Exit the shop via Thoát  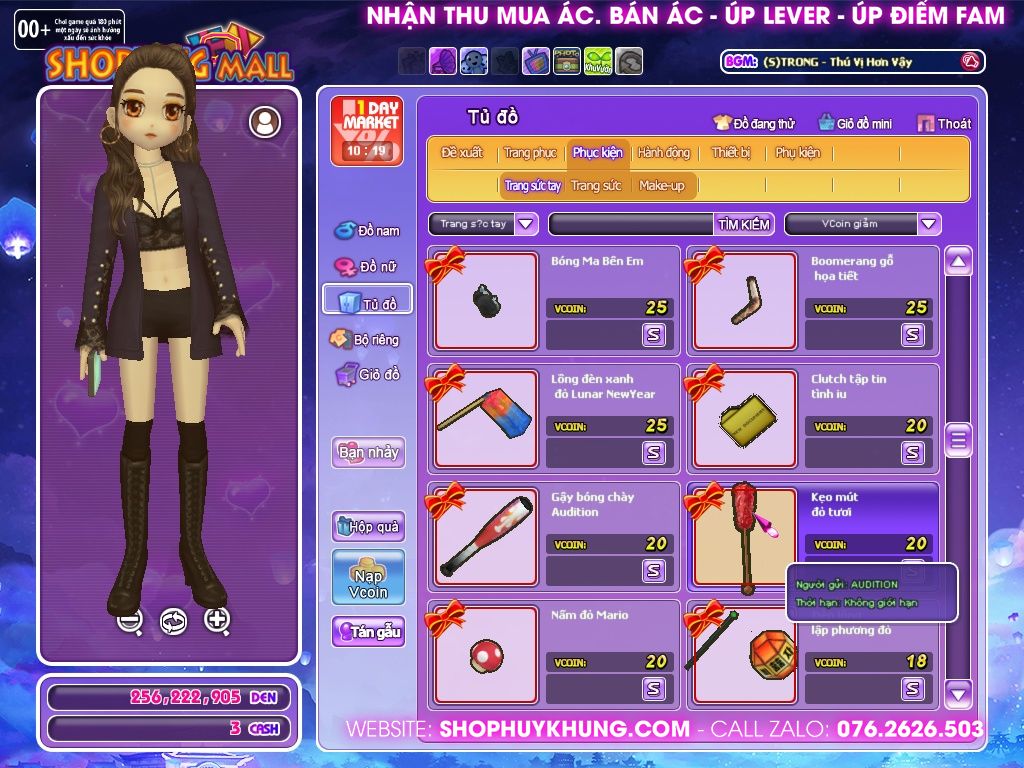point(944,124)
